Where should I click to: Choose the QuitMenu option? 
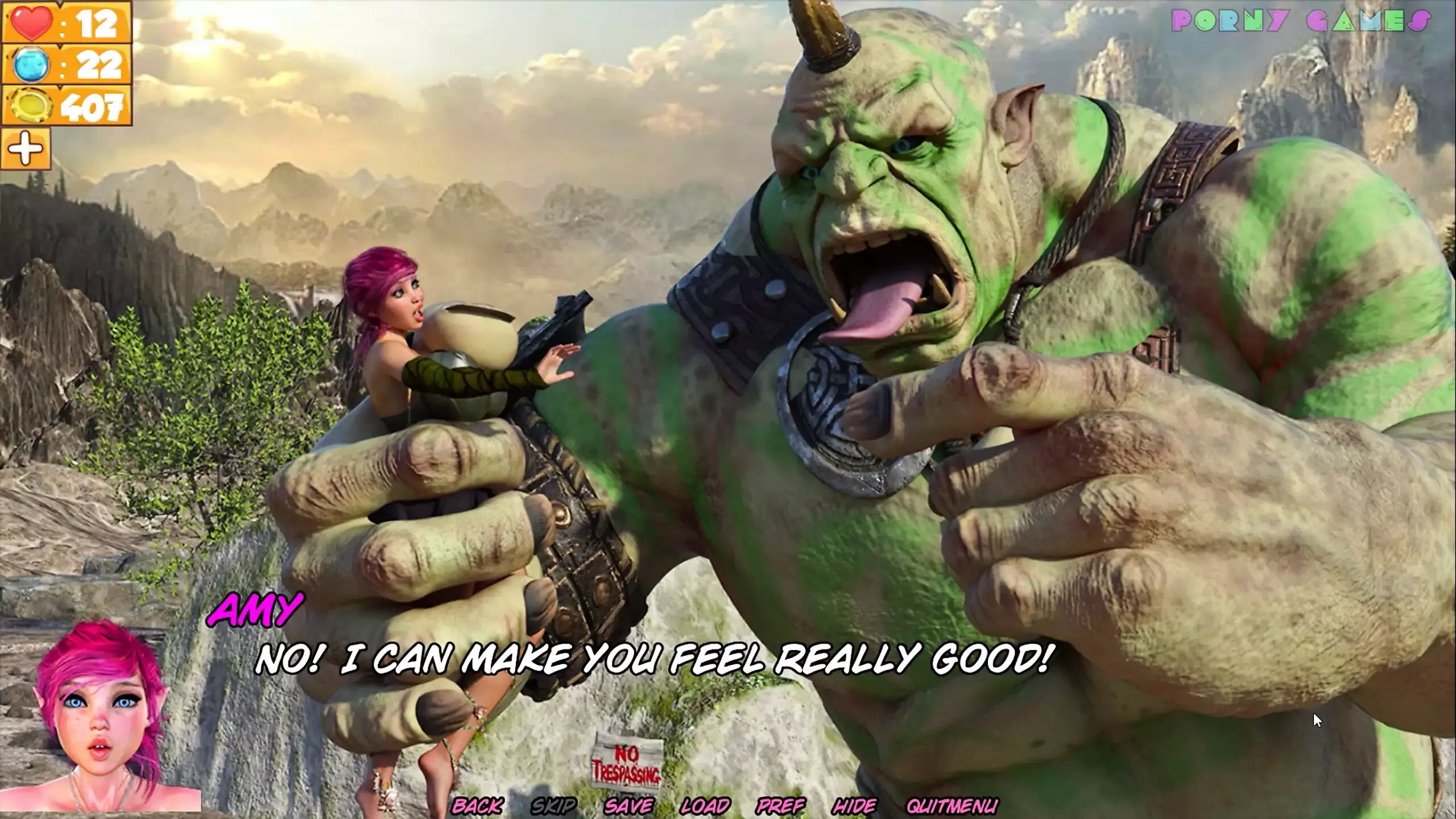[952, 805]
